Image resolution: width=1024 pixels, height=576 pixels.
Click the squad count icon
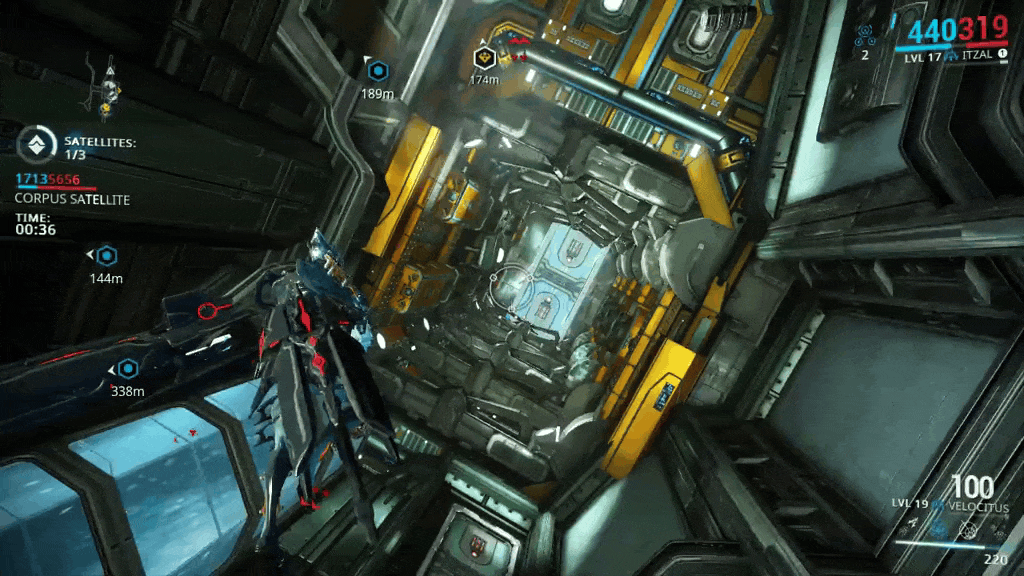tap(865, 36)
